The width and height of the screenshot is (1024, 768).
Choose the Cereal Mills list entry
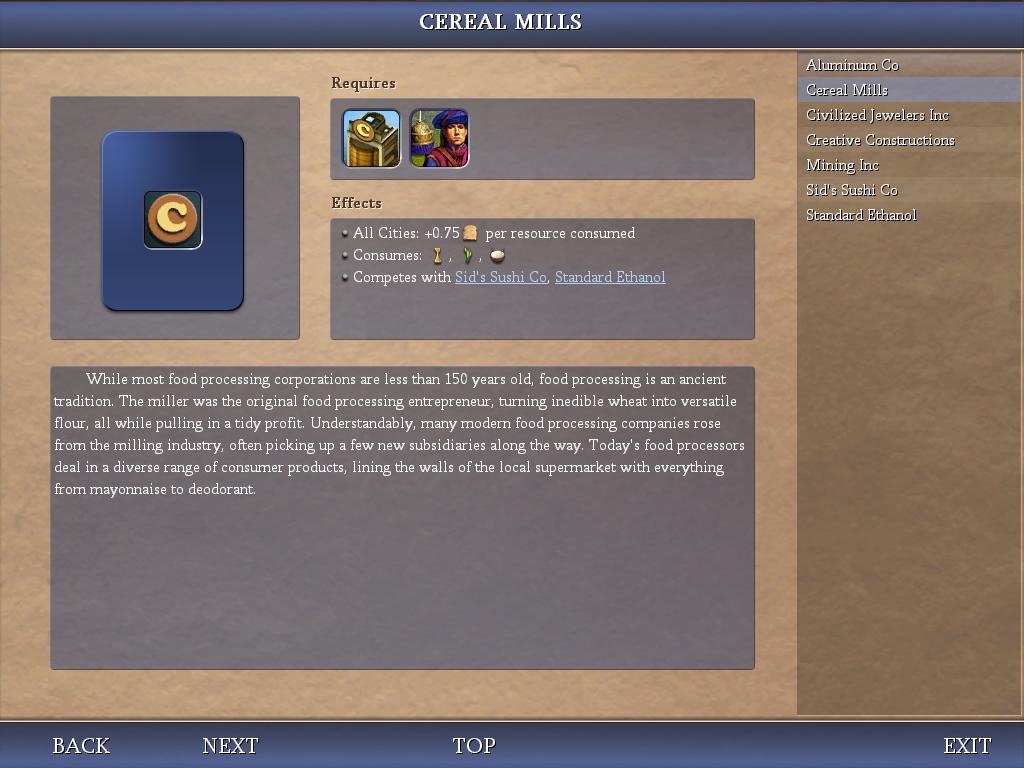[x=847, y=90]
